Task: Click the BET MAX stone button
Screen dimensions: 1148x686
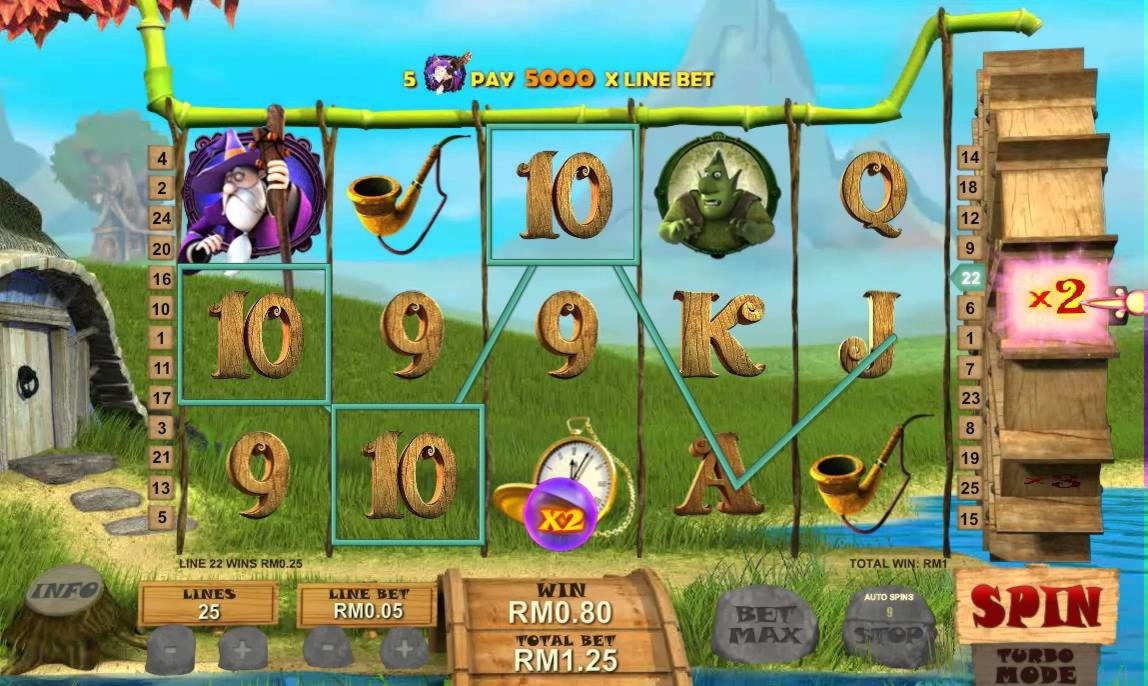Action: (x=766, y=626)
